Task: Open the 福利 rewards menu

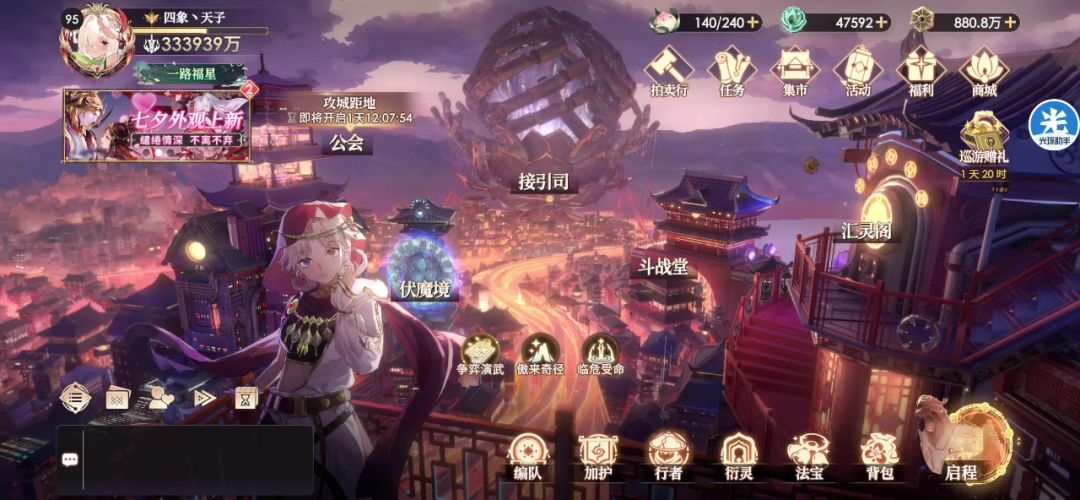Action: click(x=921, y=72)
